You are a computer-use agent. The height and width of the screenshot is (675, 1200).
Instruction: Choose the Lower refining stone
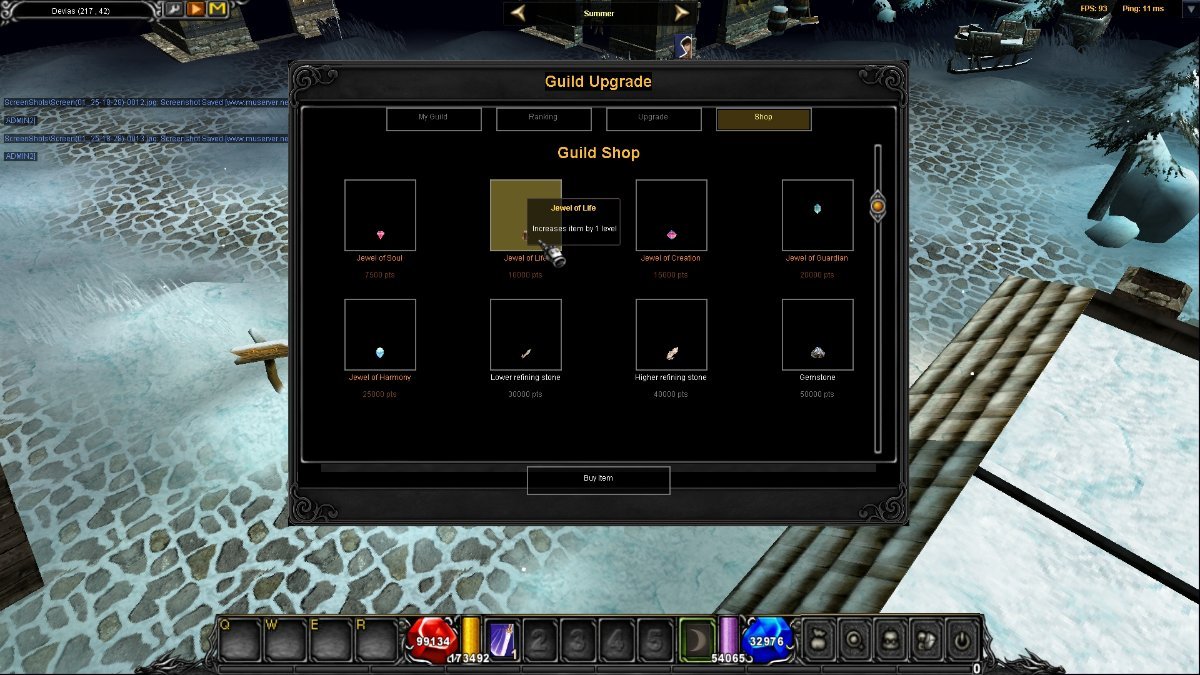point(526,335)
